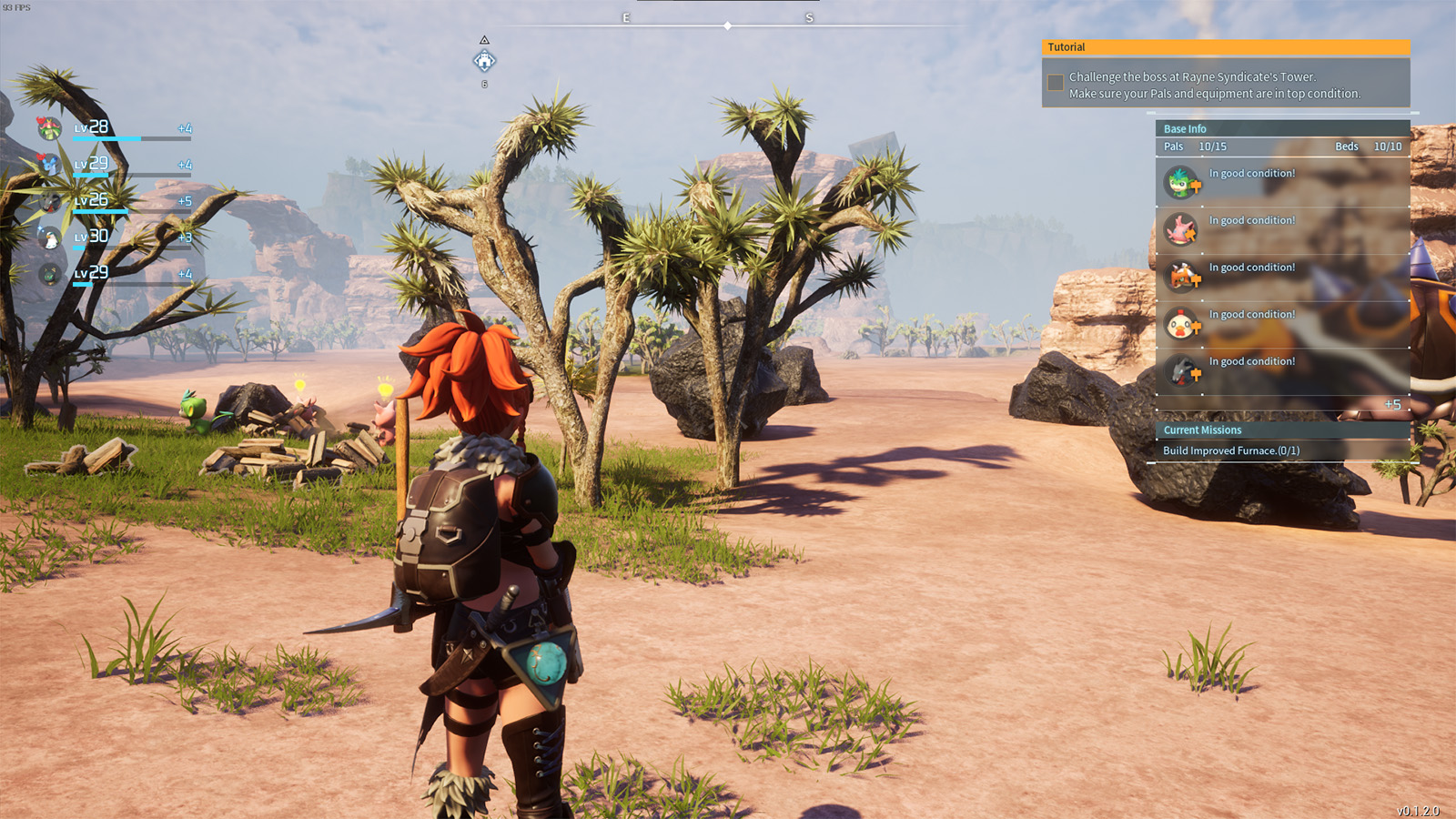The height and width of the screenshot is (819, 1456).
Task: Select the blue Lv 29 Pal portrait
Action: pyautogui.click(x=50, y=165)
